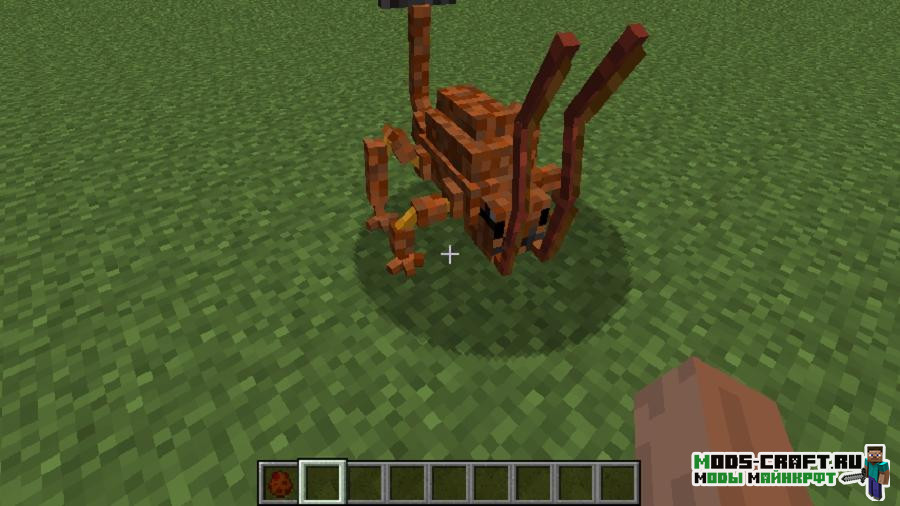Select the spawn egg hotbar slot
This screenshot has width=900, height=506.
click(279, 483)
